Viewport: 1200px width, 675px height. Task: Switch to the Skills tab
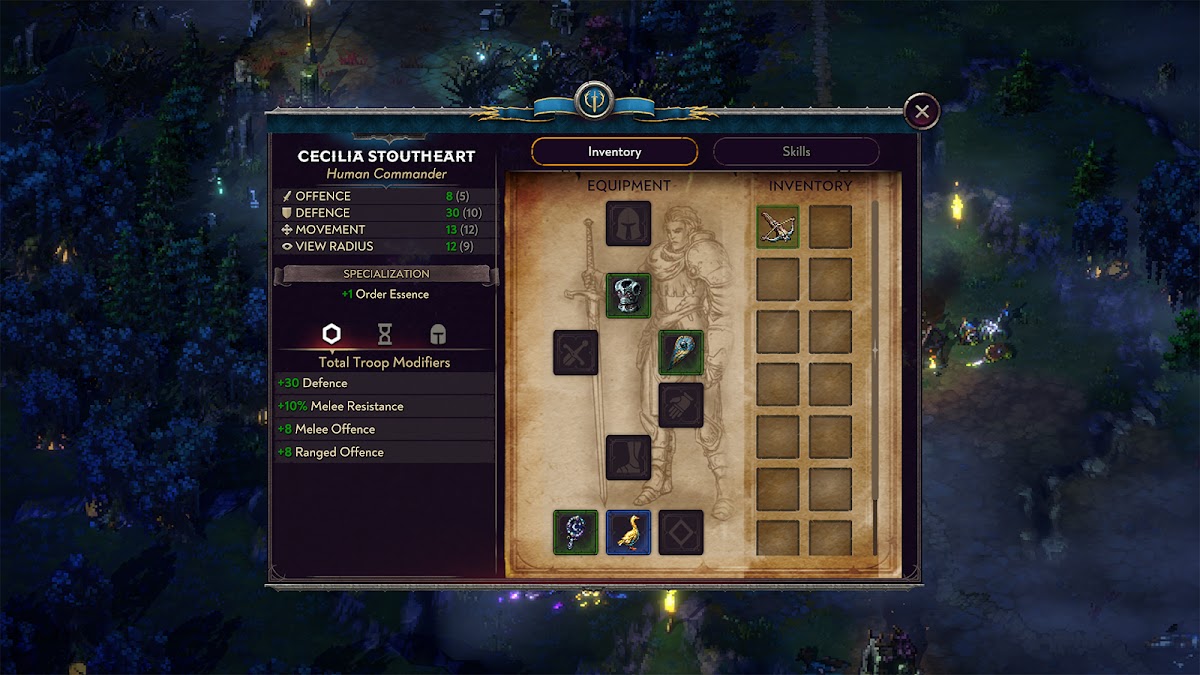pyautogui.click(x=796, y=152)
